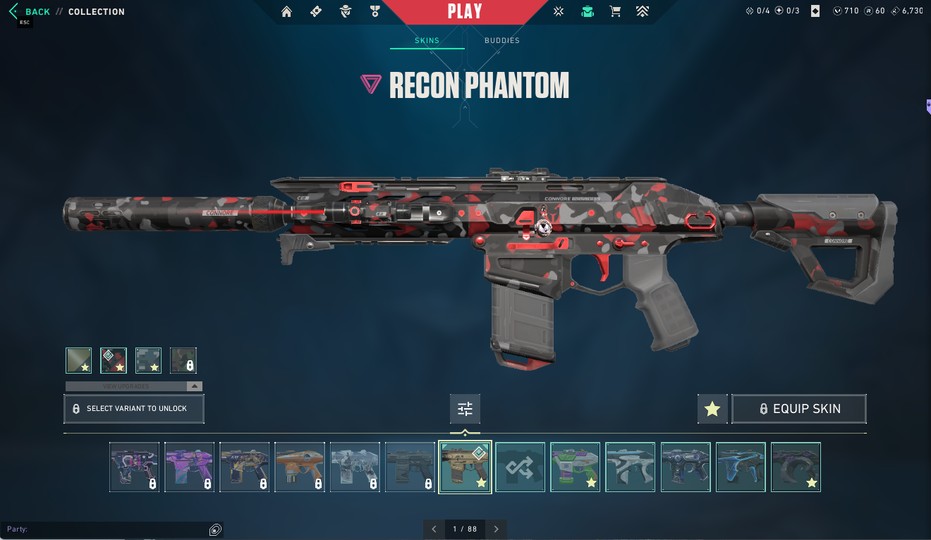
Task: Pick the purple Phantom skin thumbnail
Action: (189, 467)
